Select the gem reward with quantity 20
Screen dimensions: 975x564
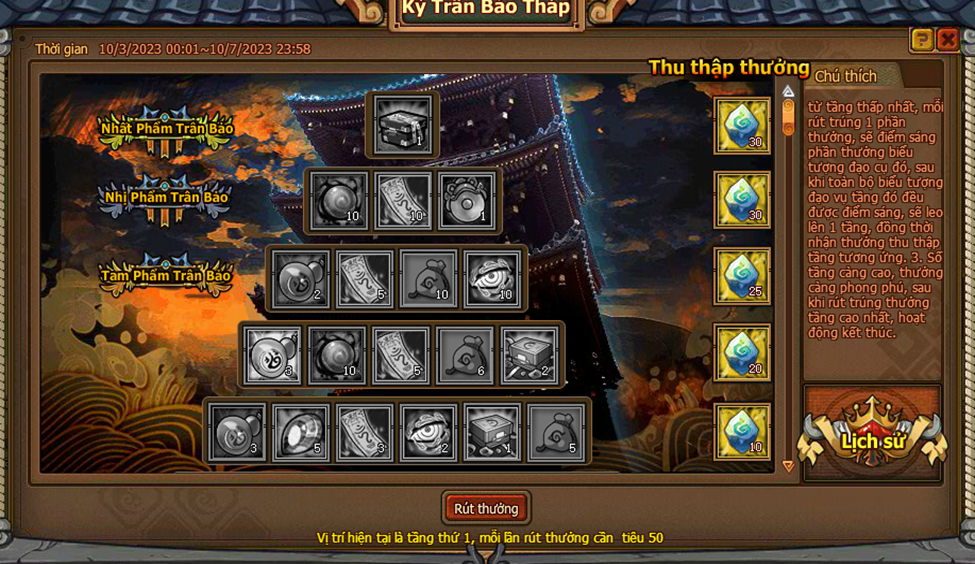742,353
